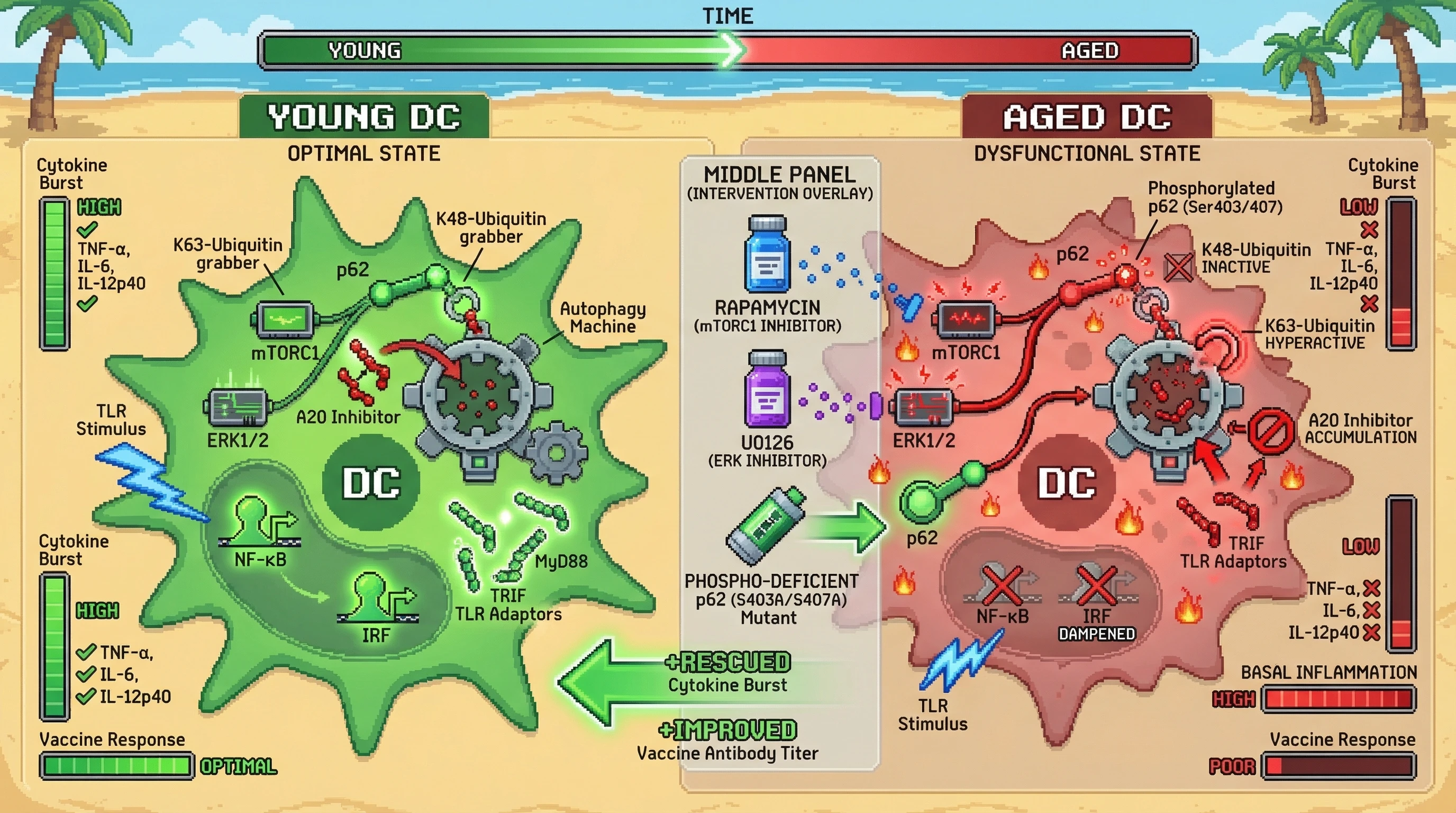
Task: Switch to the Young DC banner
Action: pyautogui.click(x=365, y=117)
